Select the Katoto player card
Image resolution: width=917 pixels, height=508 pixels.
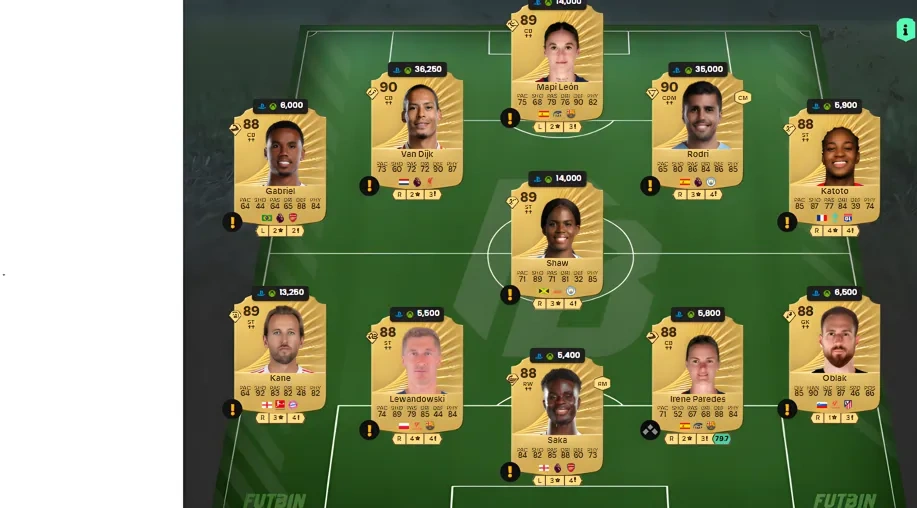click(x=834, y=167)
